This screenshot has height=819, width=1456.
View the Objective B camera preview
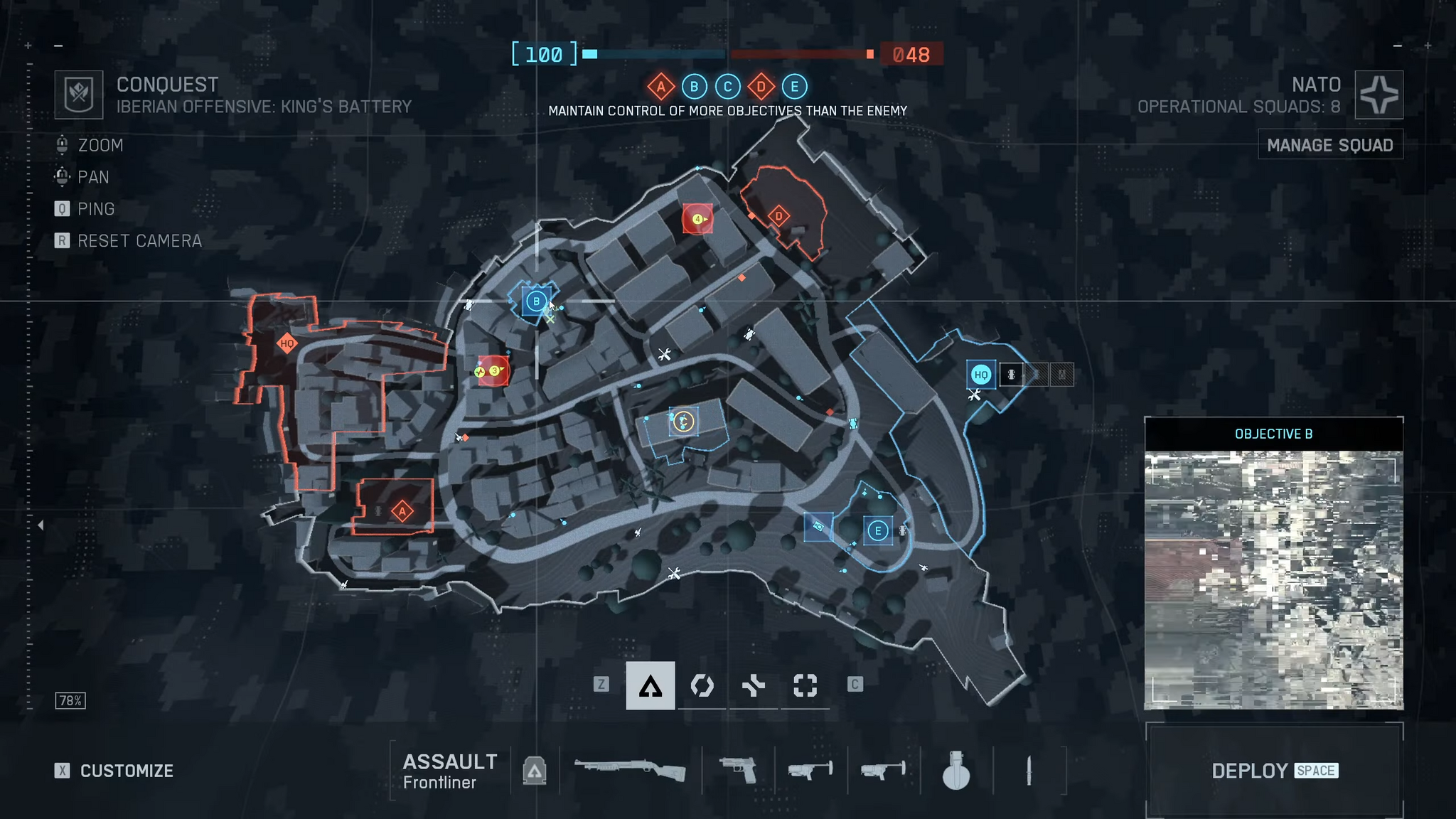1273,579
